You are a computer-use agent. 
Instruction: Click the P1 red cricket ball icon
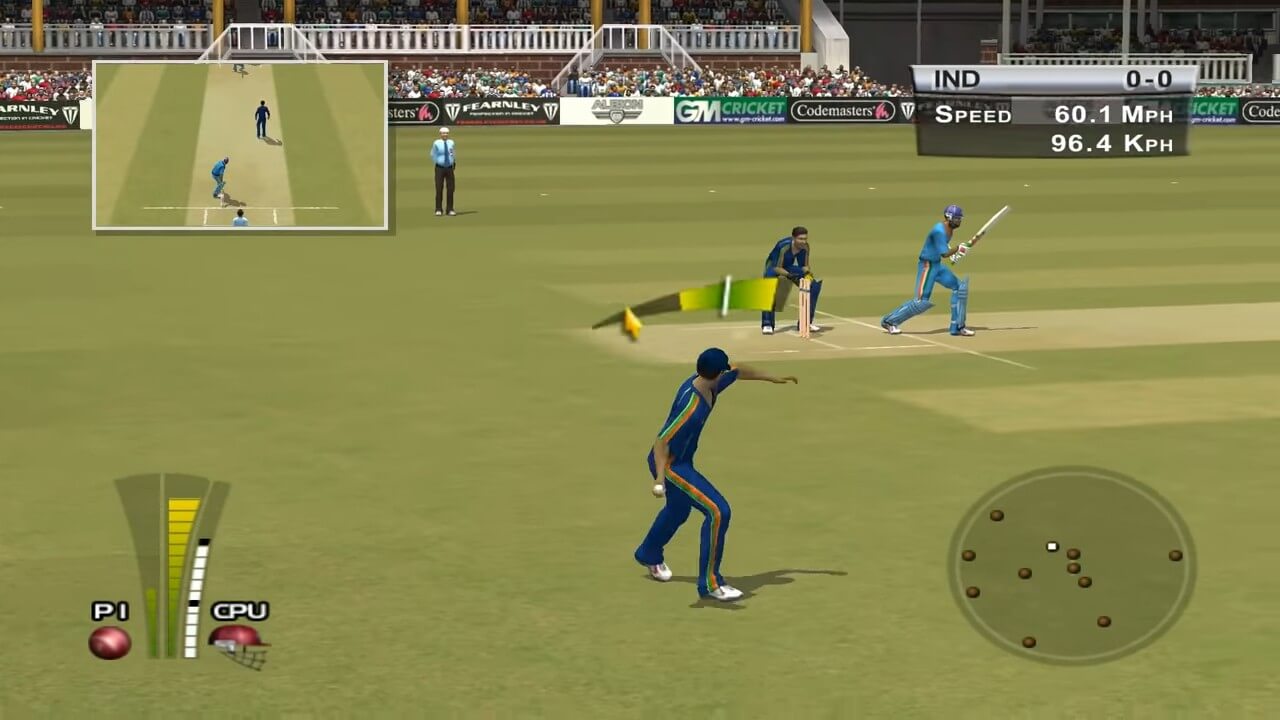click(109, 642)
